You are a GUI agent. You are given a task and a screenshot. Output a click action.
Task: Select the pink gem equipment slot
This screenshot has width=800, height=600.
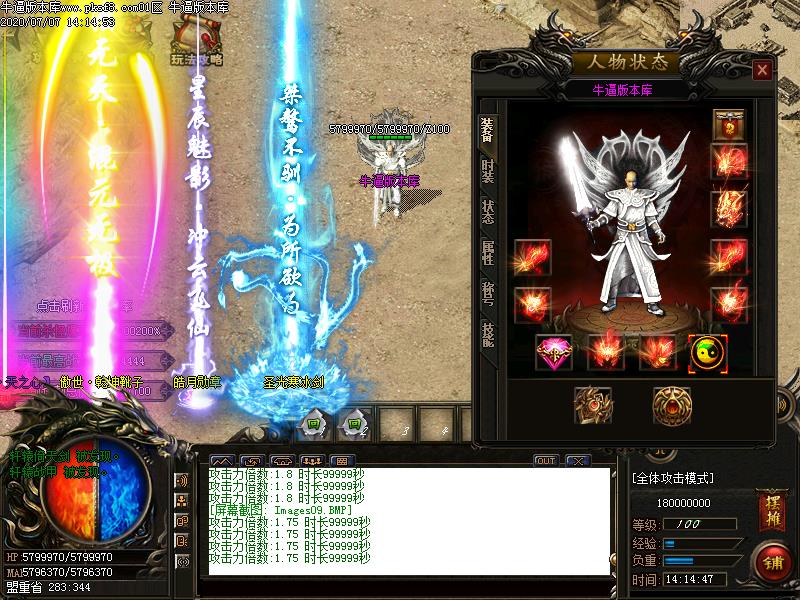[x=553, y=352]
